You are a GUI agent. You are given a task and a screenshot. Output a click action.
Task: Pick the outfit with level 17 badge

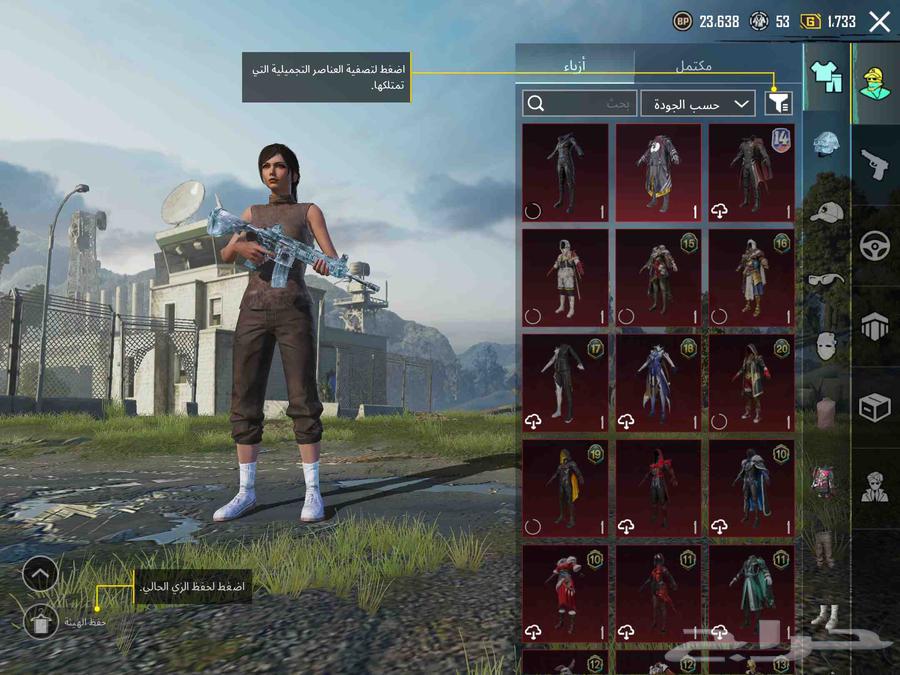(565, 383)
